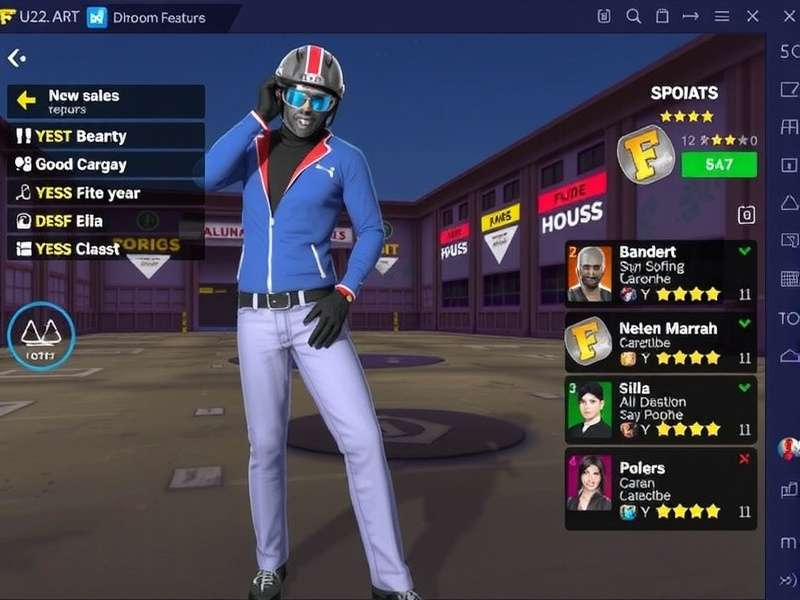Screen dimensions: 800x600
Task: Open the hamburger menu in the title bar
Action: pos(721,16)
